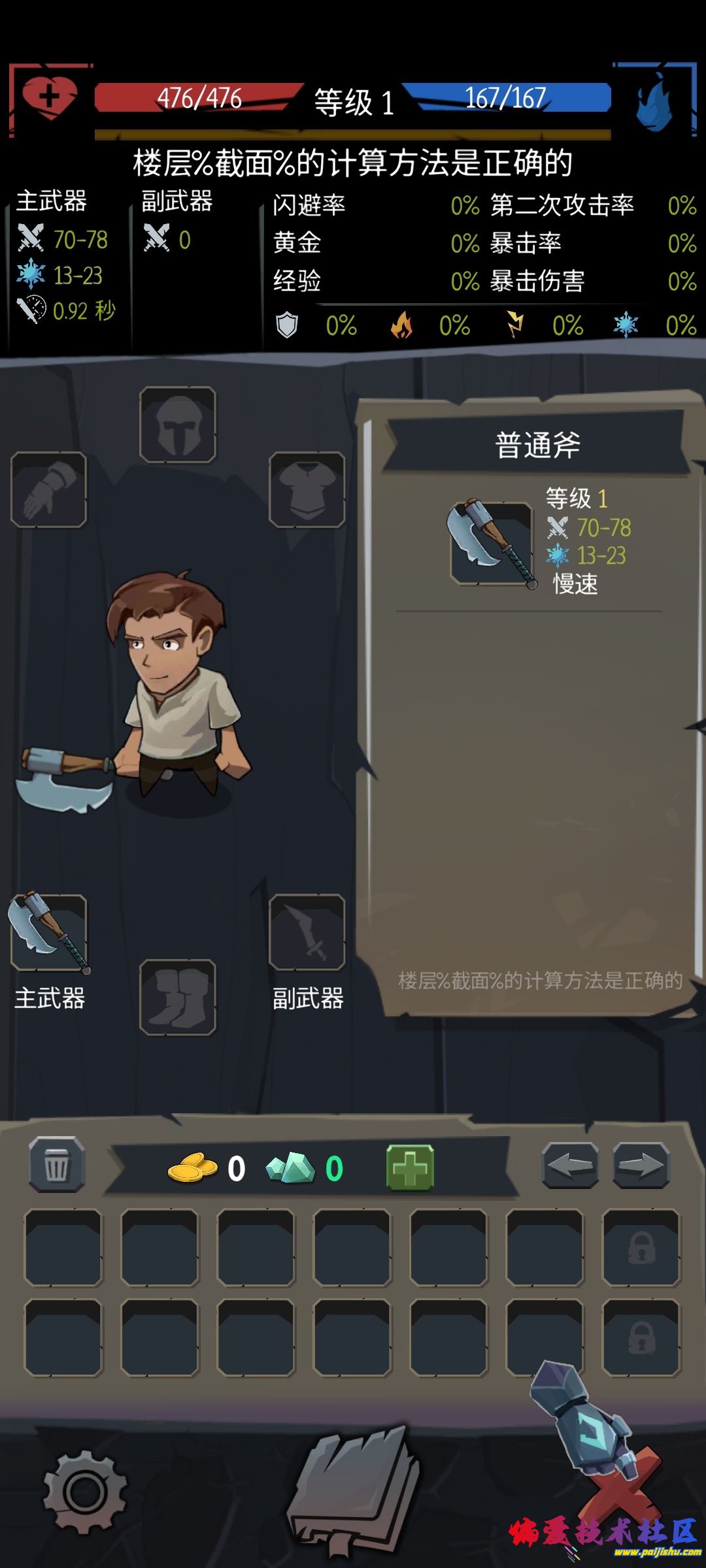Add gems with the green plus button
706x1568 pixels.
(410, 1167)
